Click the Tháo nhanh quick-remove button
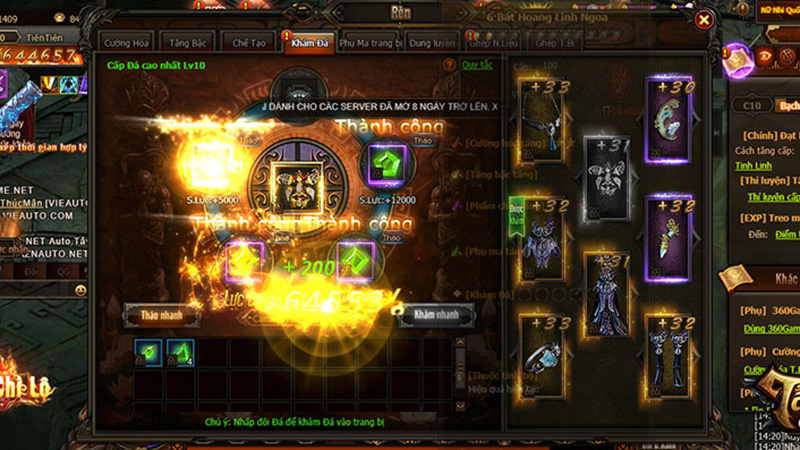 coord(161,315)
